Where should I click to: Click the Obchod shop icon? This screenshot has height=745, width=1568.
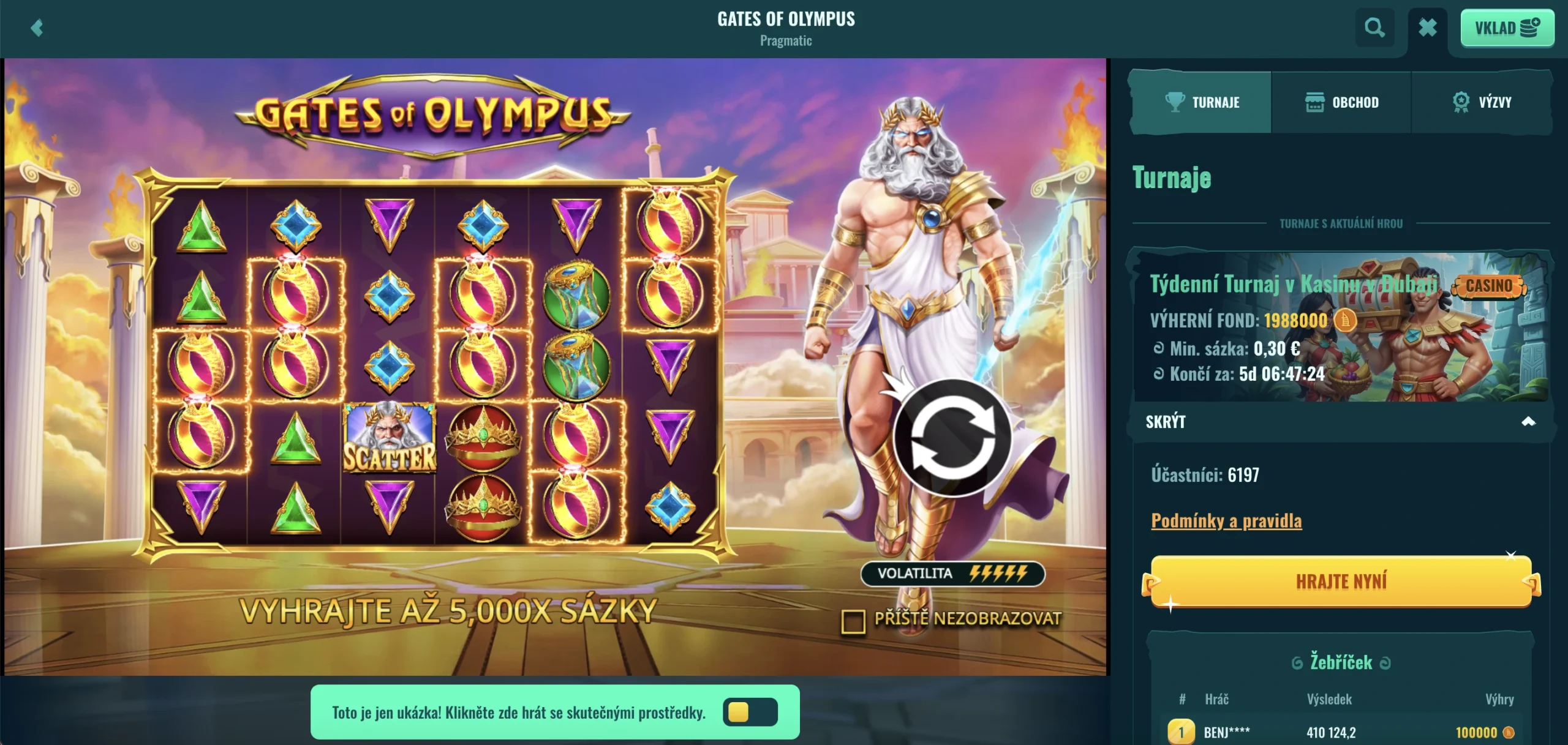pyautogui.click(x=1314, y=102)
